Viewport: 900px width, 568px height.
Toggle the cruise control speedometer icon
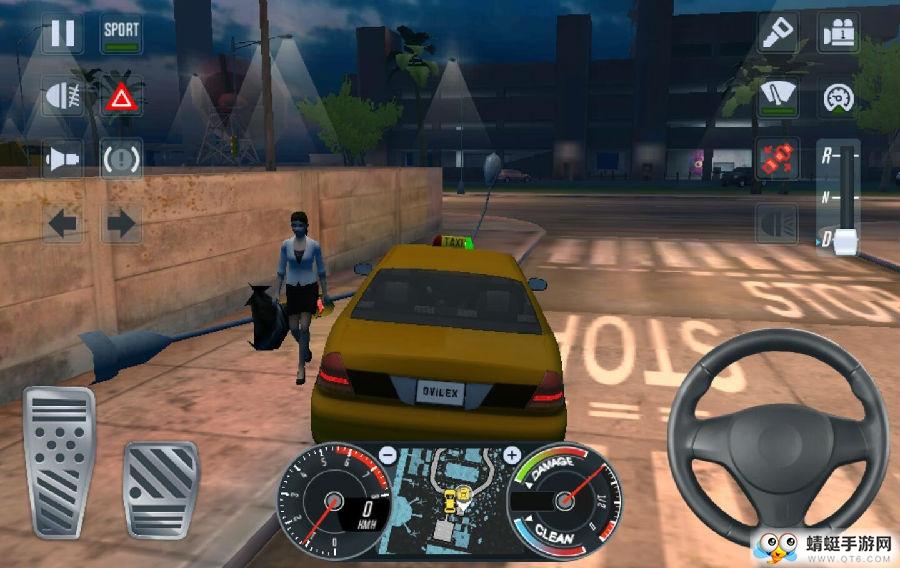(x=839, y=97)
